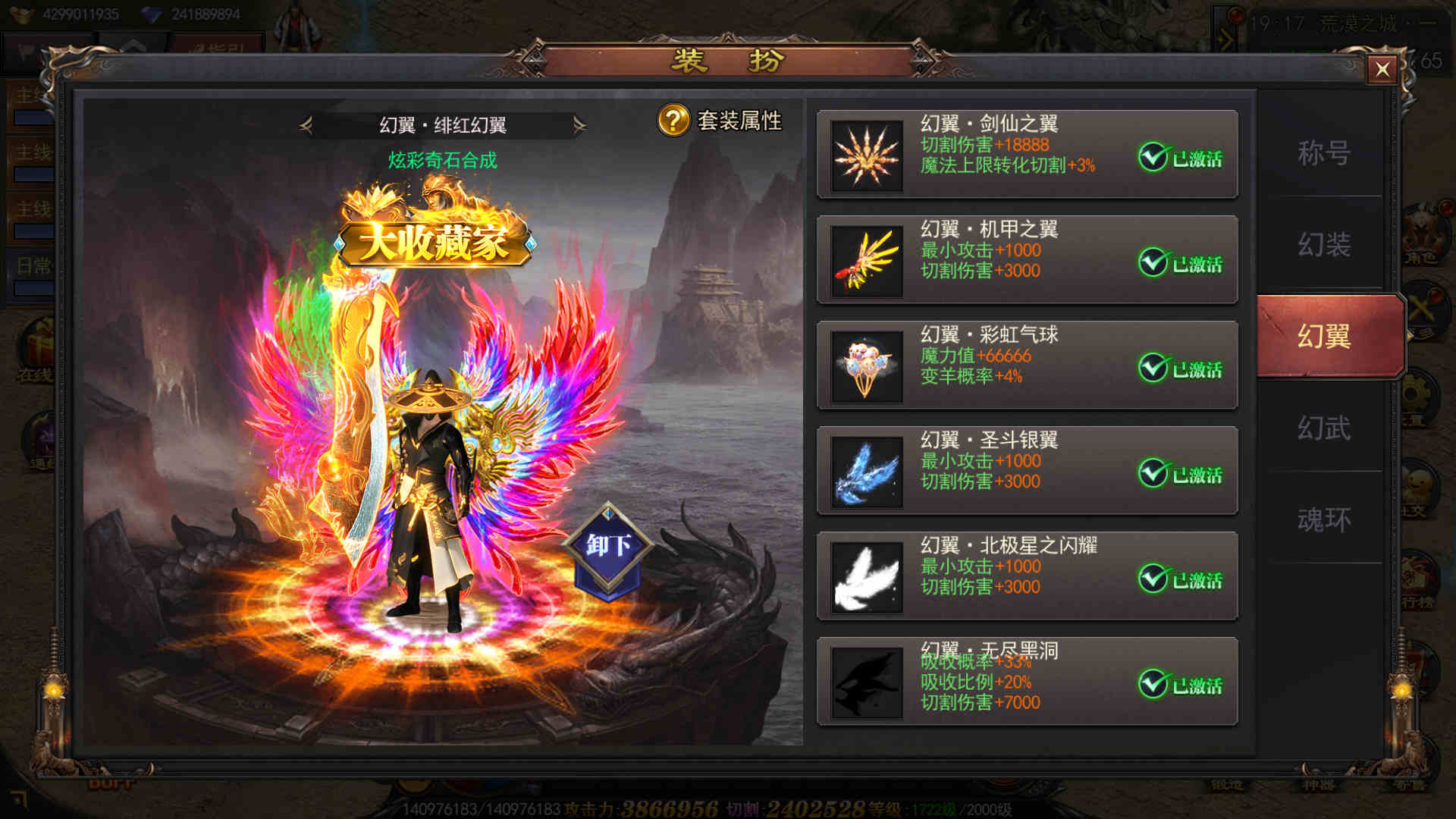1456x819 pixels.
Task: Select the 幻翼 wings tab
Action: pyautogui.click(x=1323, y=336)
